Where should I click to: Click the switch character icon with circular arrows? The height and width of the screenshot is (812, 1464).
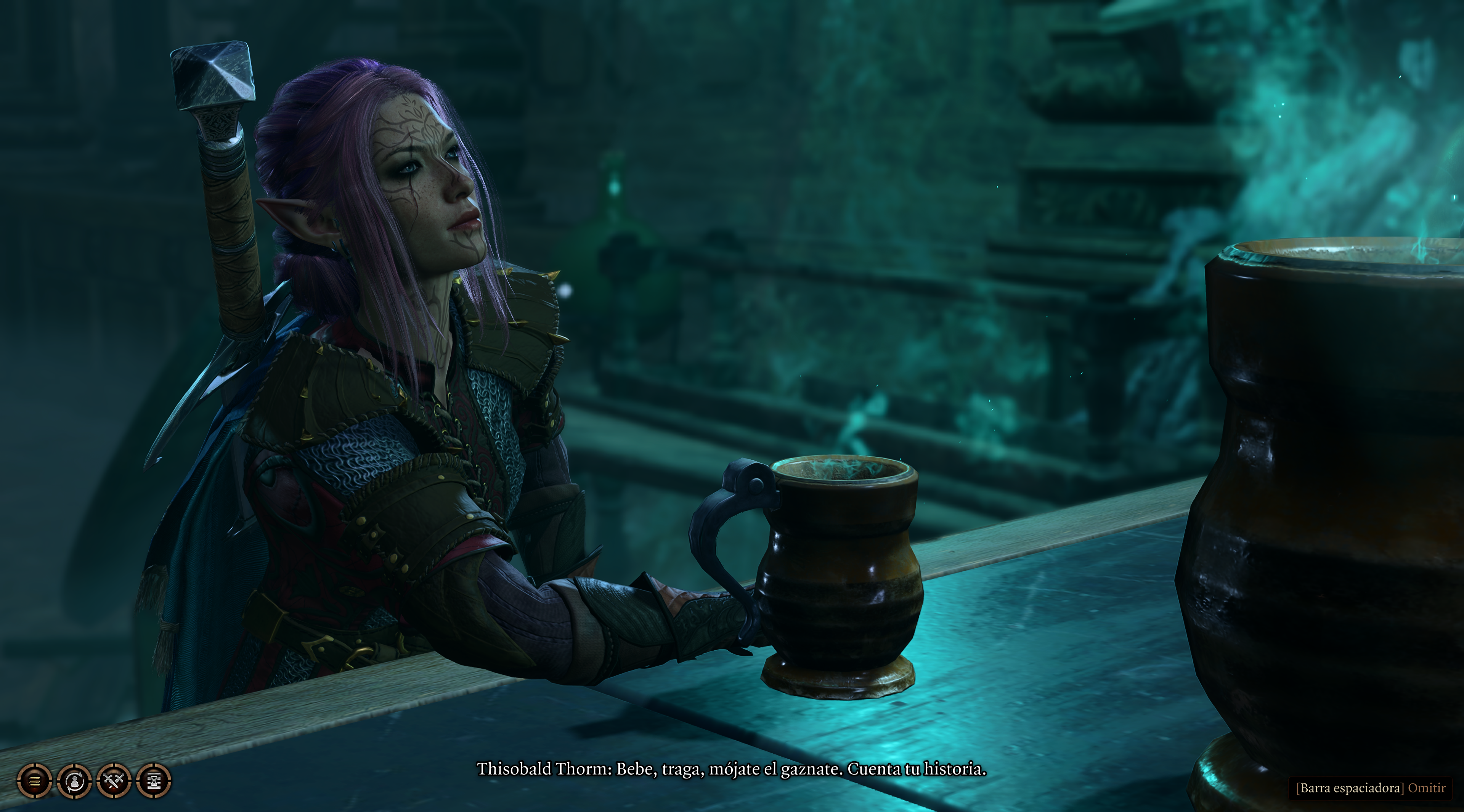(x=74, y=781)
